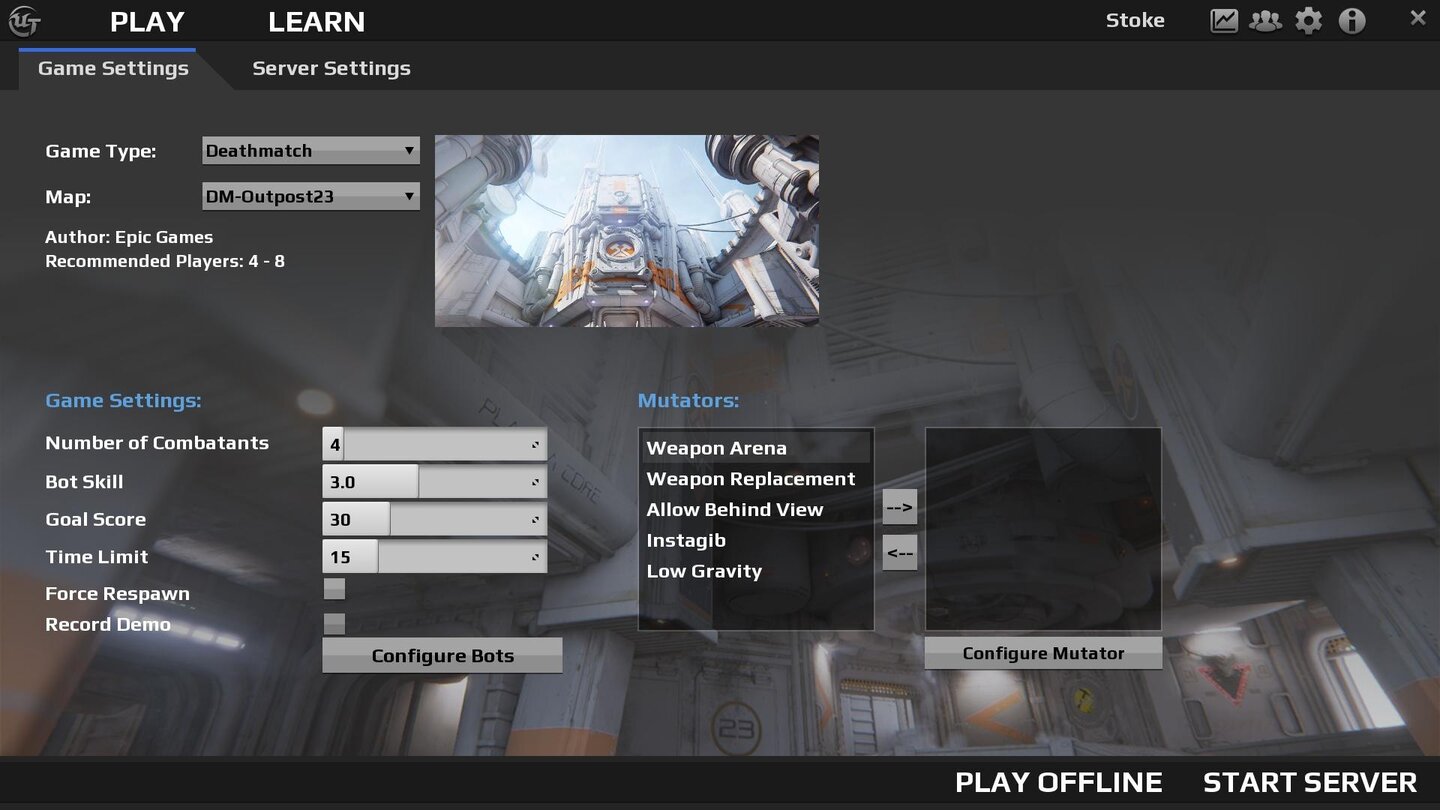Click PLAY OFFLINE
The width and height of the screenshot is (1440, 810).
click(x=1060, y=782)
